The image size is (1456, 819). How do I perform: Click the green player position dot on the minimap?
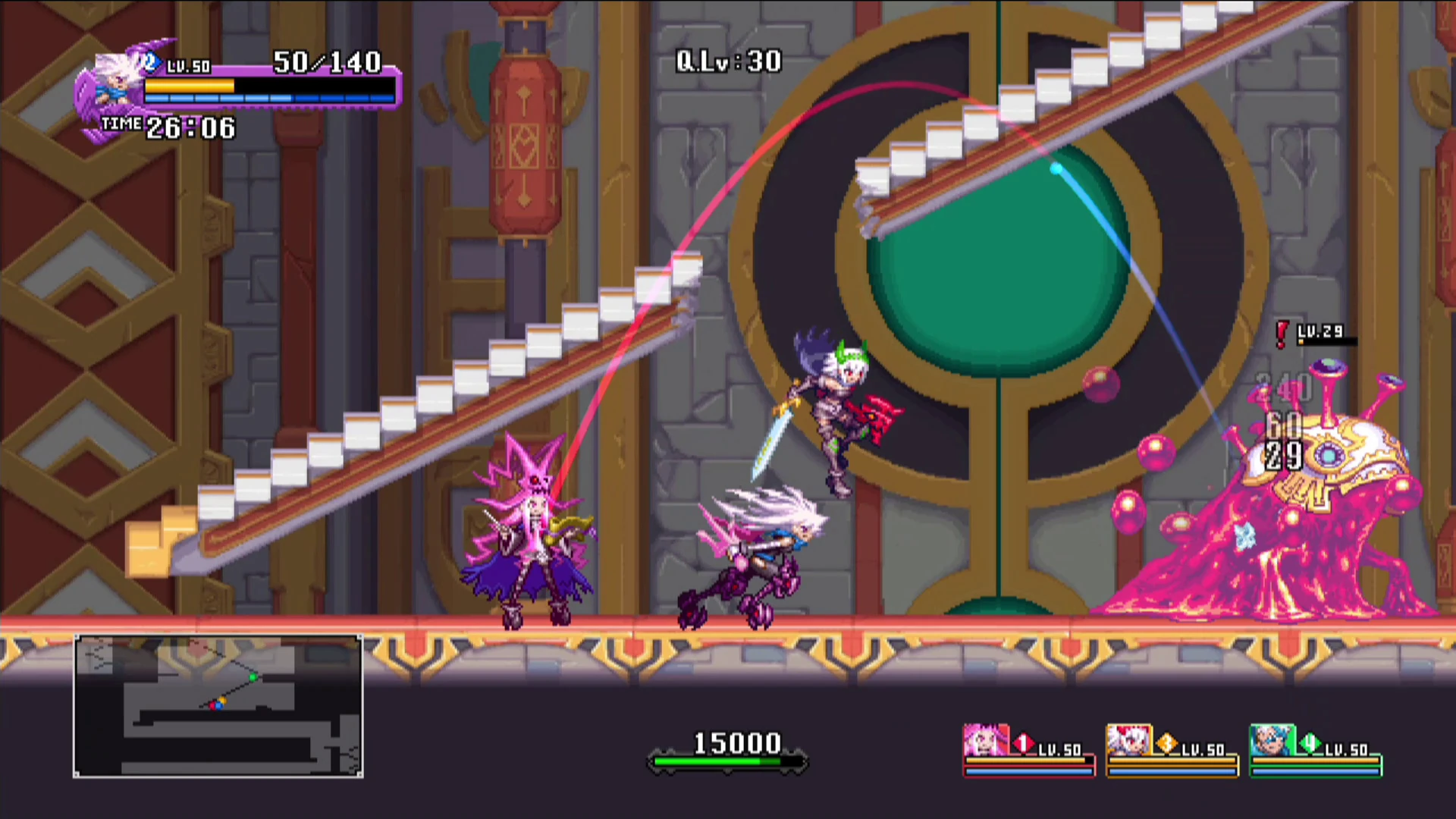tap(253, 677)
